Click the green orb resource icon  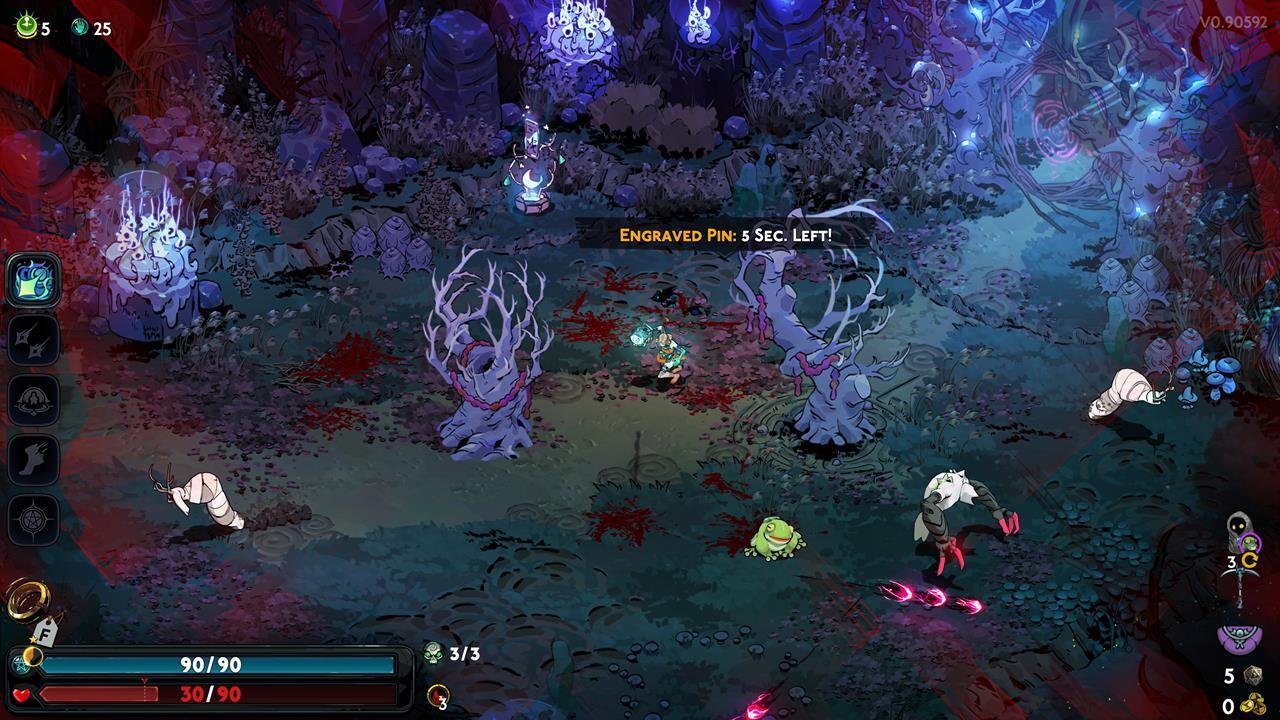26,28
